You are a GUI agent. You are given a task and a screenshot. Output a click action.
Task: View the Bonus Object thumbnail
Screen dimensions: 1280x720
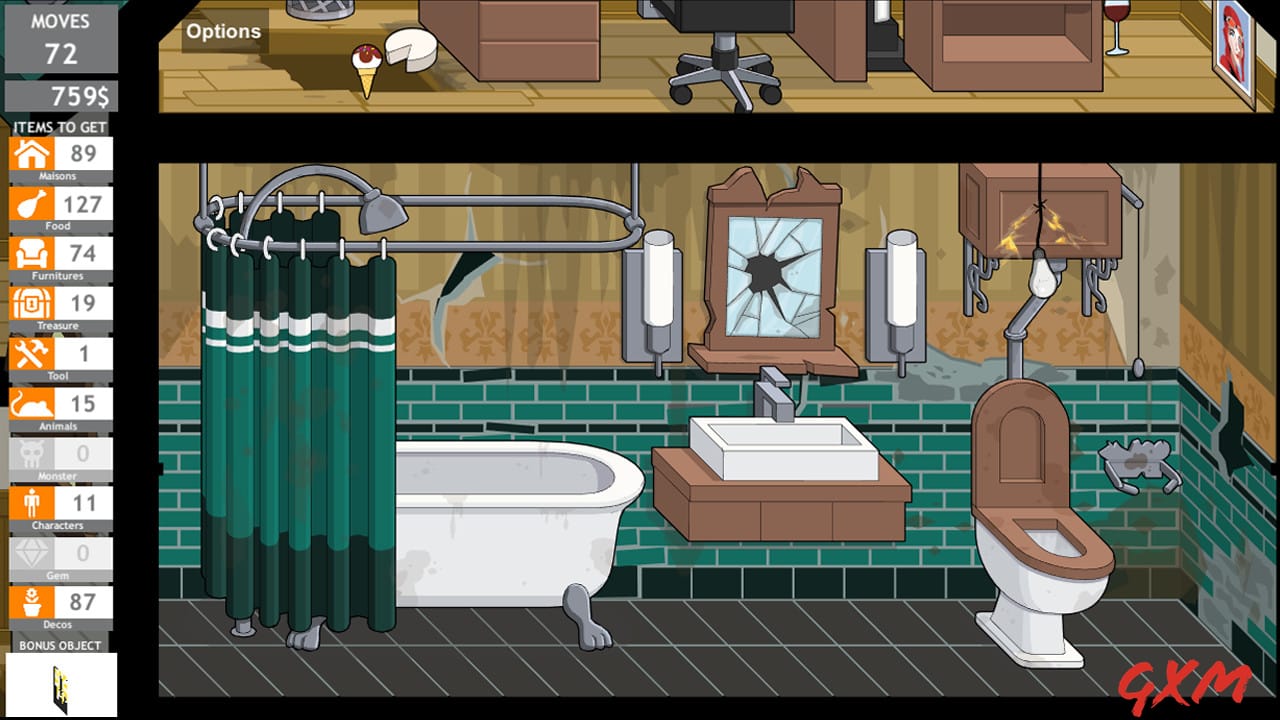[62, 684]
